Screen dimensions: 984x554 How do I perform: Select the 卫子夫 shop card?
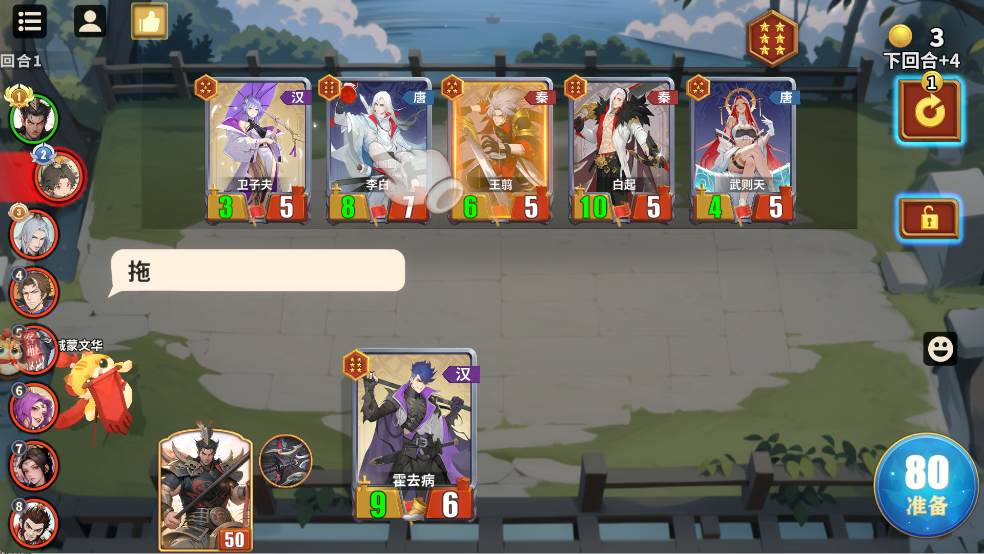pos(257,150)
